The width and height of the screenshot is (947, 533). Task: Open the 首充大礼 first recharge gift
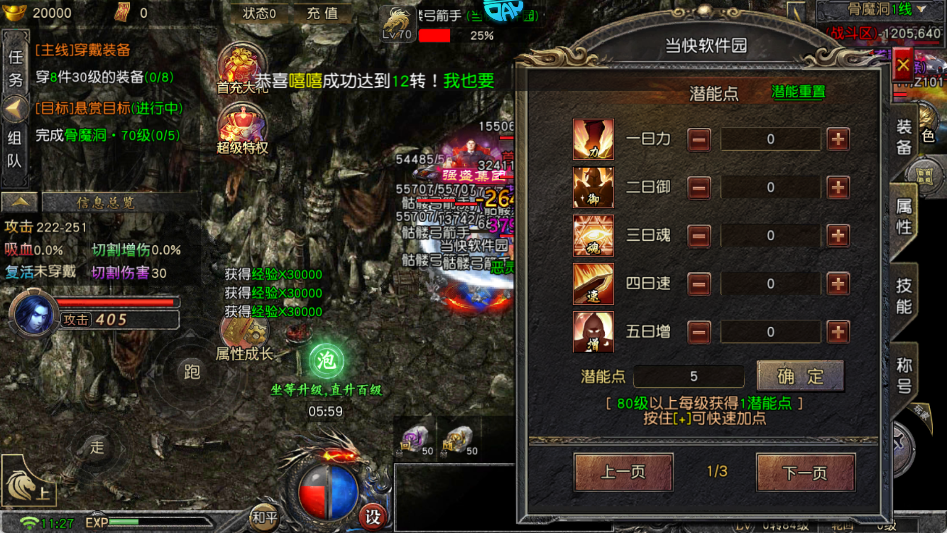[240, 68]
